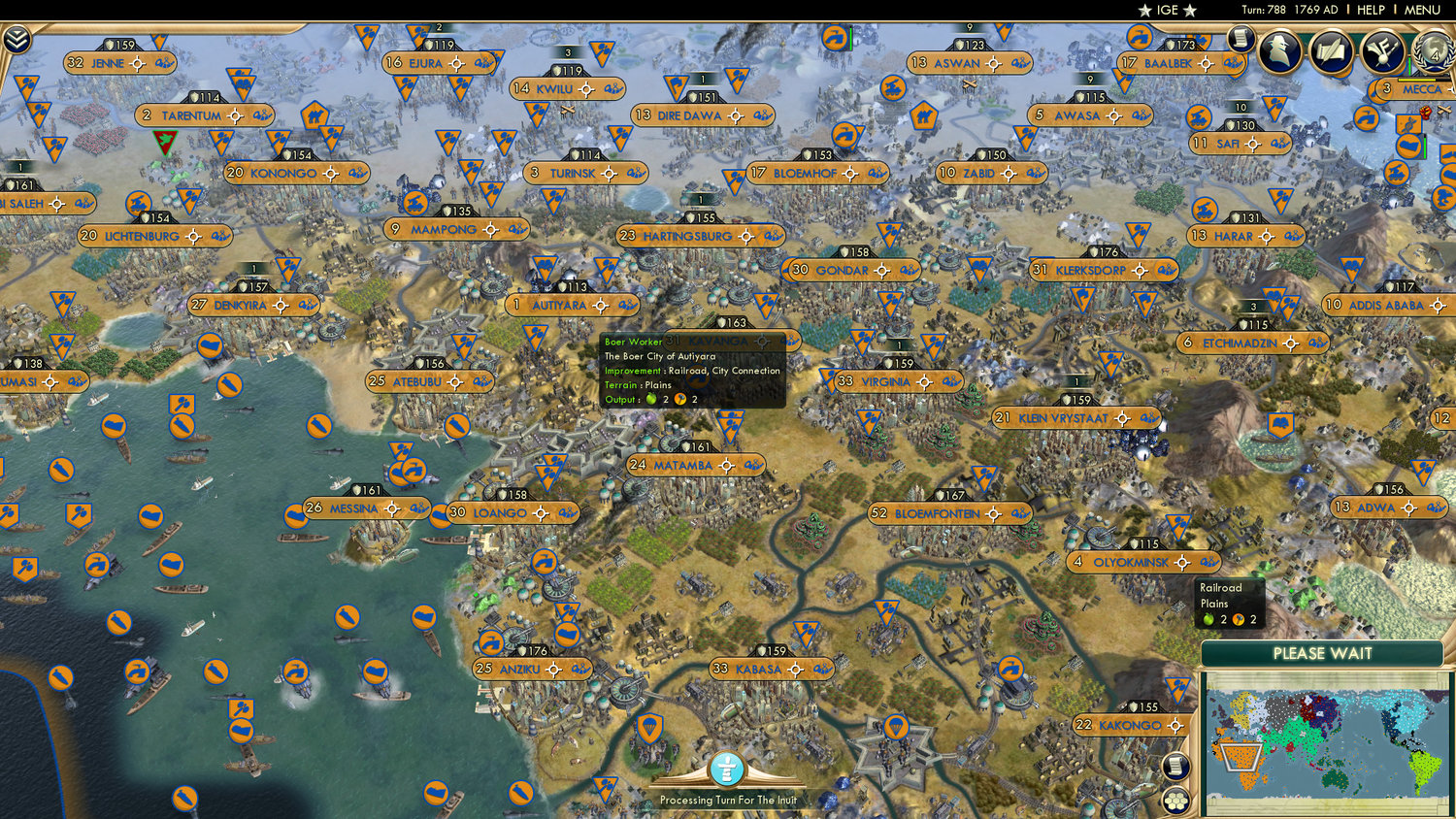The image size is (1456, 819).
Task: Open the HELP menu
Action: pyautogui.click(x=1372, y=10)
